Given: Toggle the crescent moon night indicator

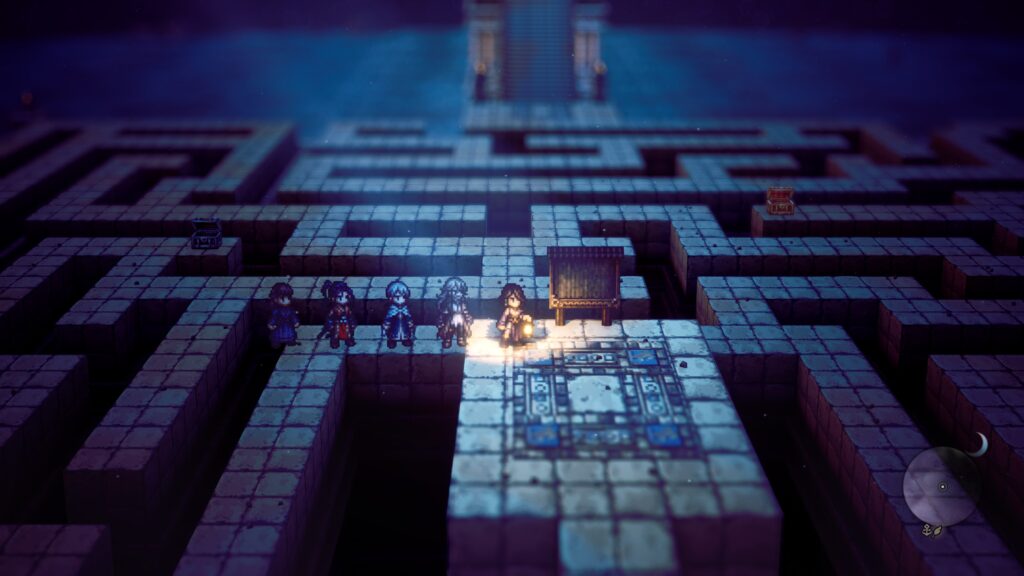Looking at the screenshot, I should [981, 444].
